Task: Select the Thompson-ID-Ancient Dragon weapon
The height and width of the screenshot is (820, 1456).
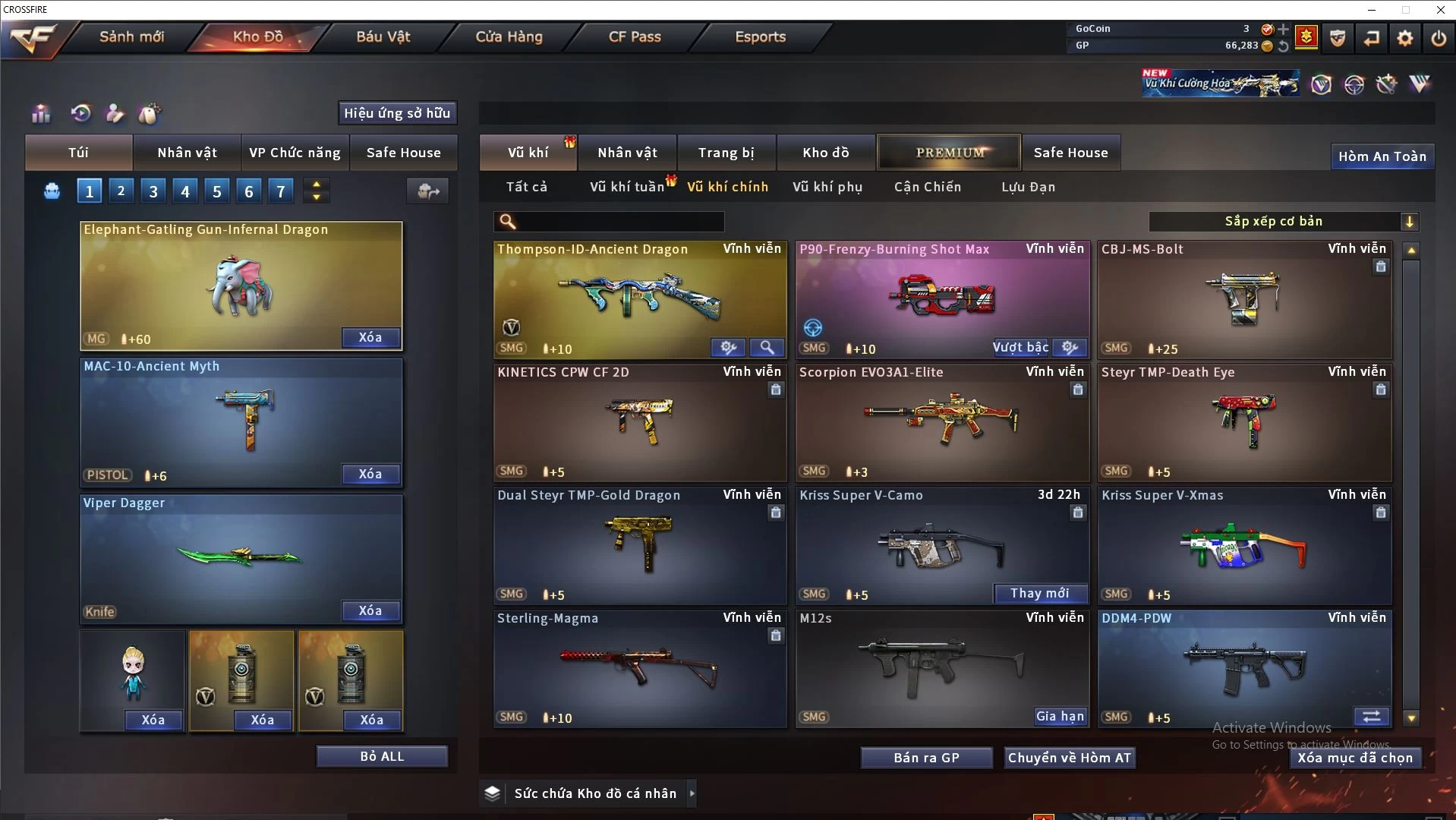Action: tap(639, 300)
